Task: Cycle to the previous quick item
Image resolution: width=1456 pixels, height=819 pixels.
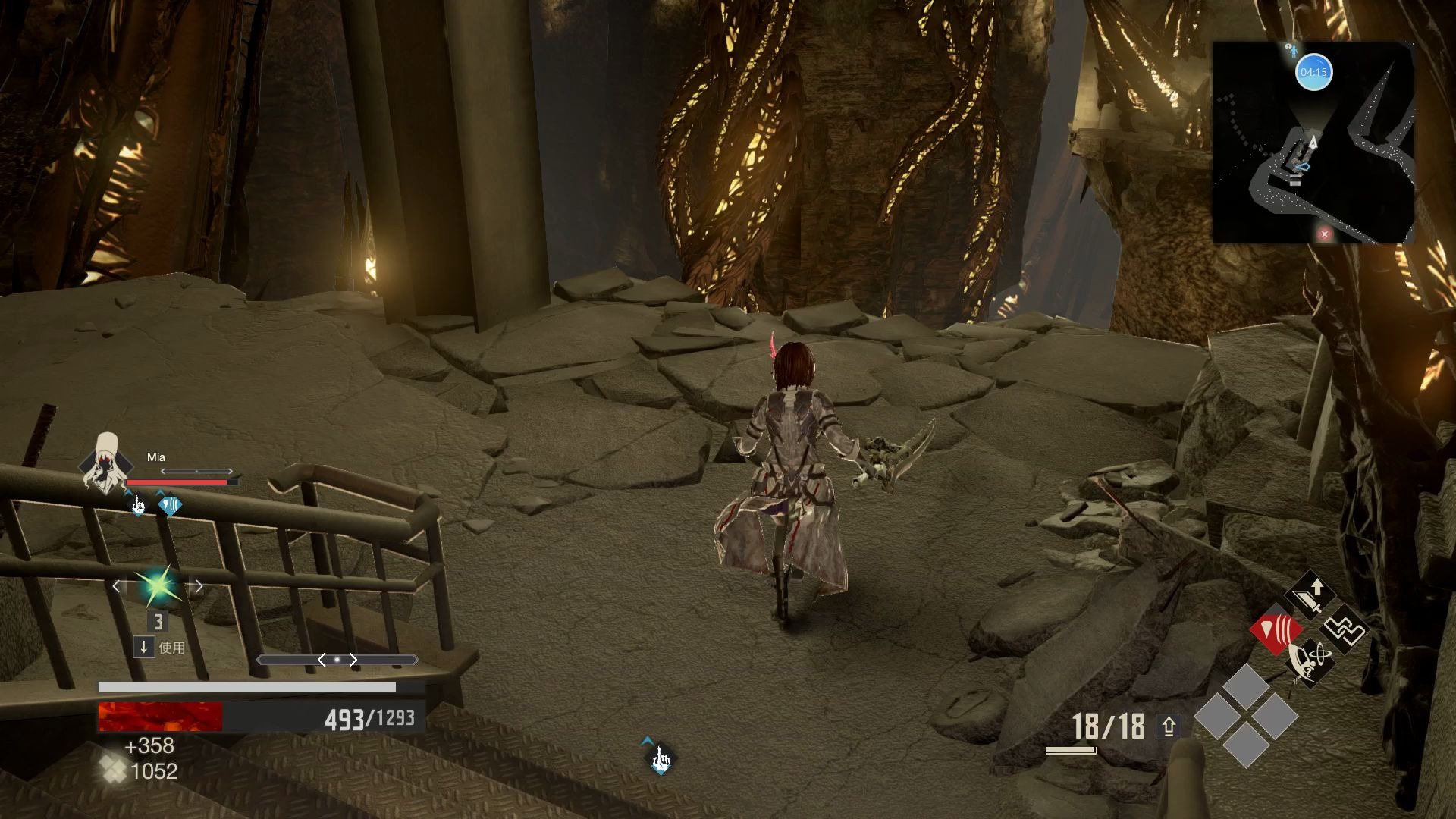Action: tap(117, 586)
